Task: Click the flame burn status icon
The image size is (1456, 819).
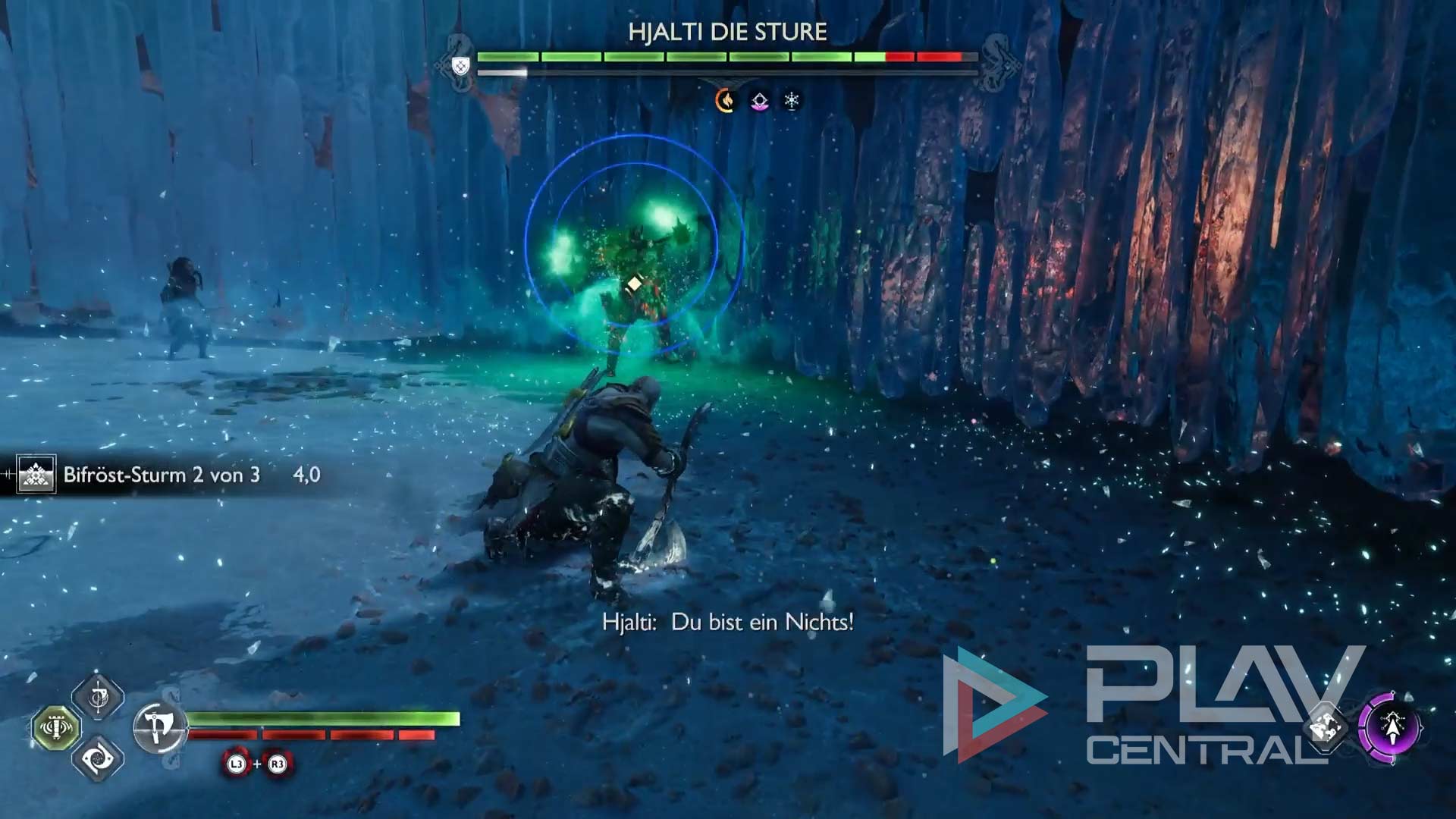Action: [726, 101]
